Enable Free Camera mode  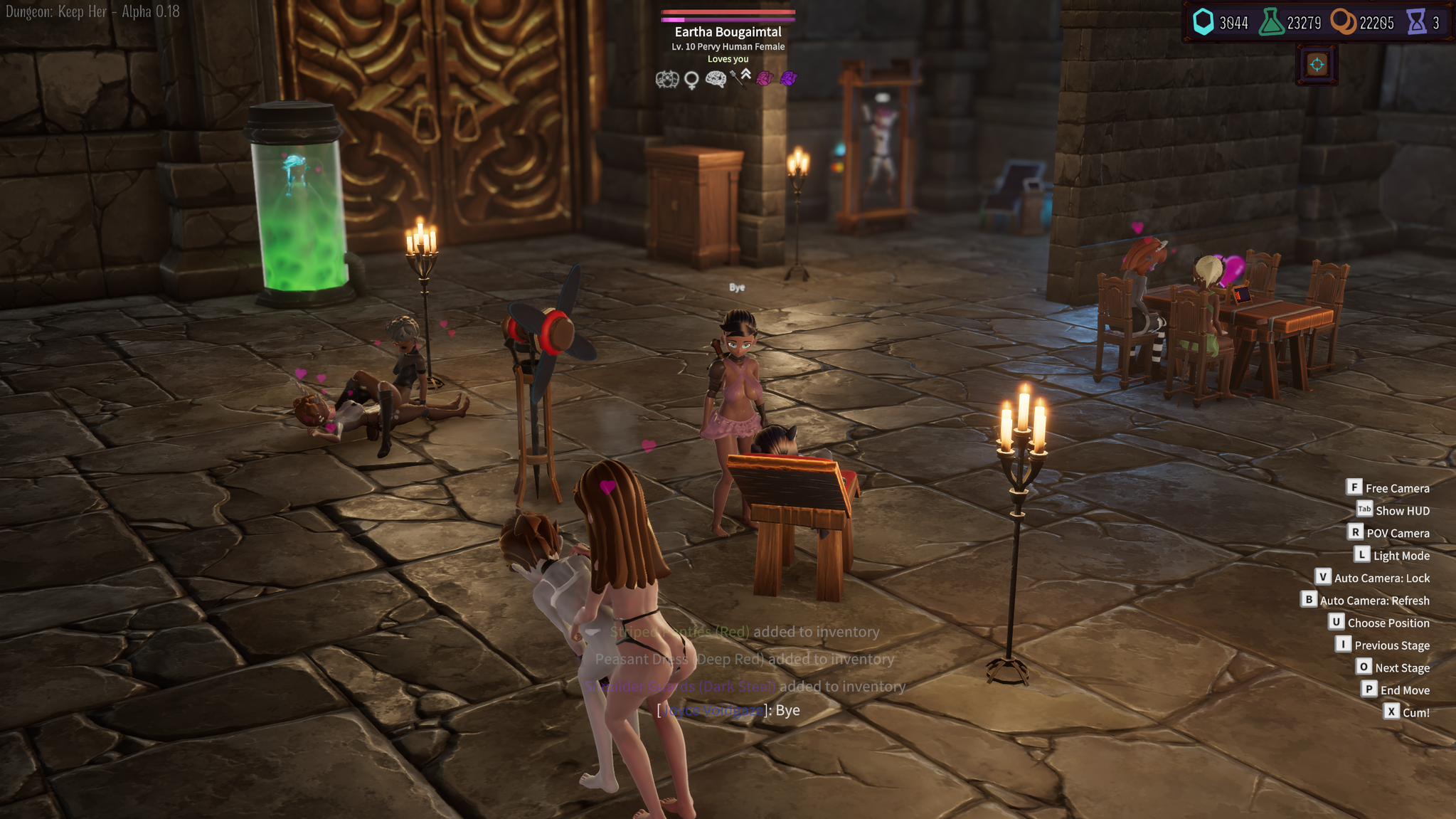coord(1397,487)
